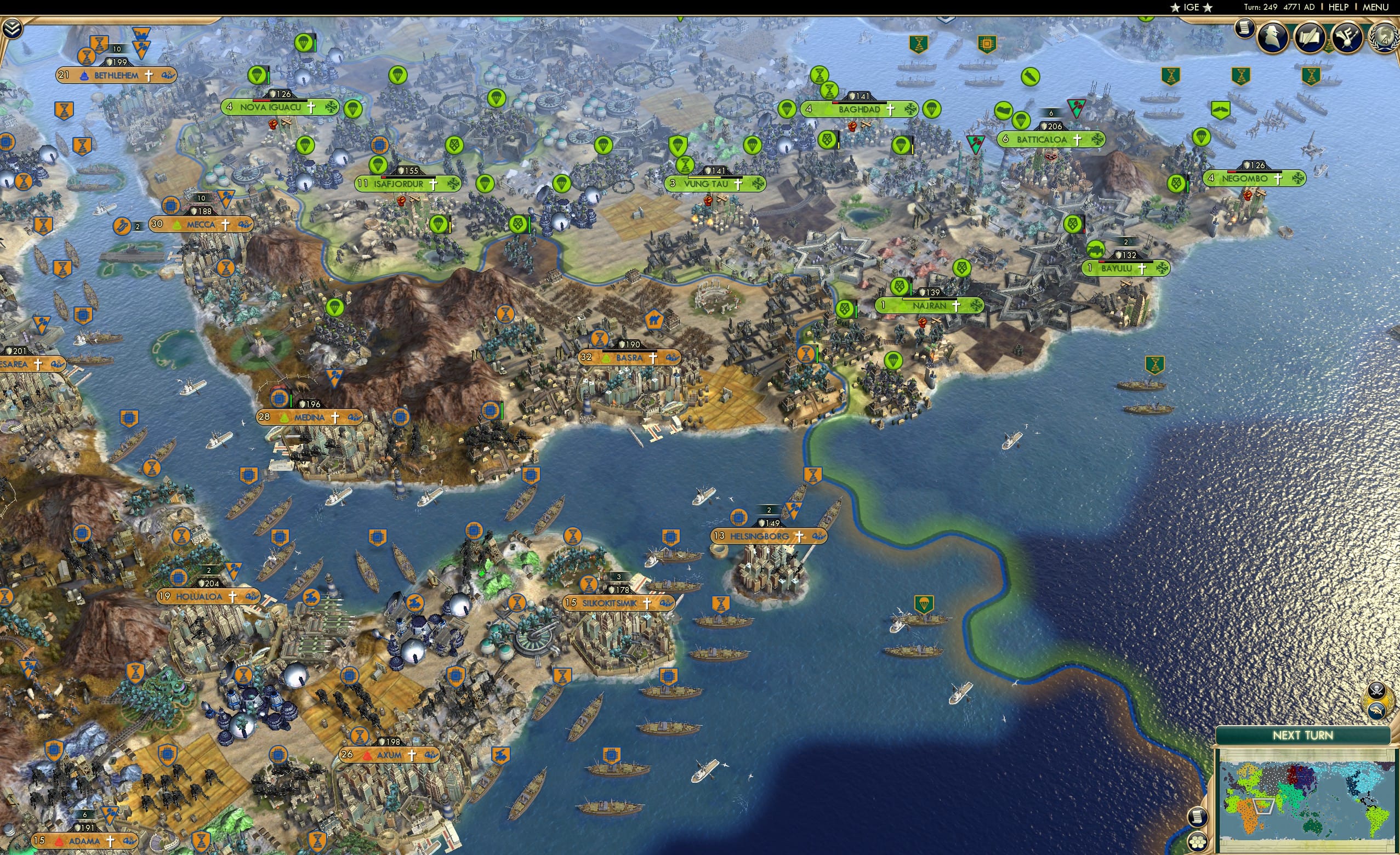Open MENU from the top bar
The width and height of the screenshot is (1400, 855).
click(1375, 7)
